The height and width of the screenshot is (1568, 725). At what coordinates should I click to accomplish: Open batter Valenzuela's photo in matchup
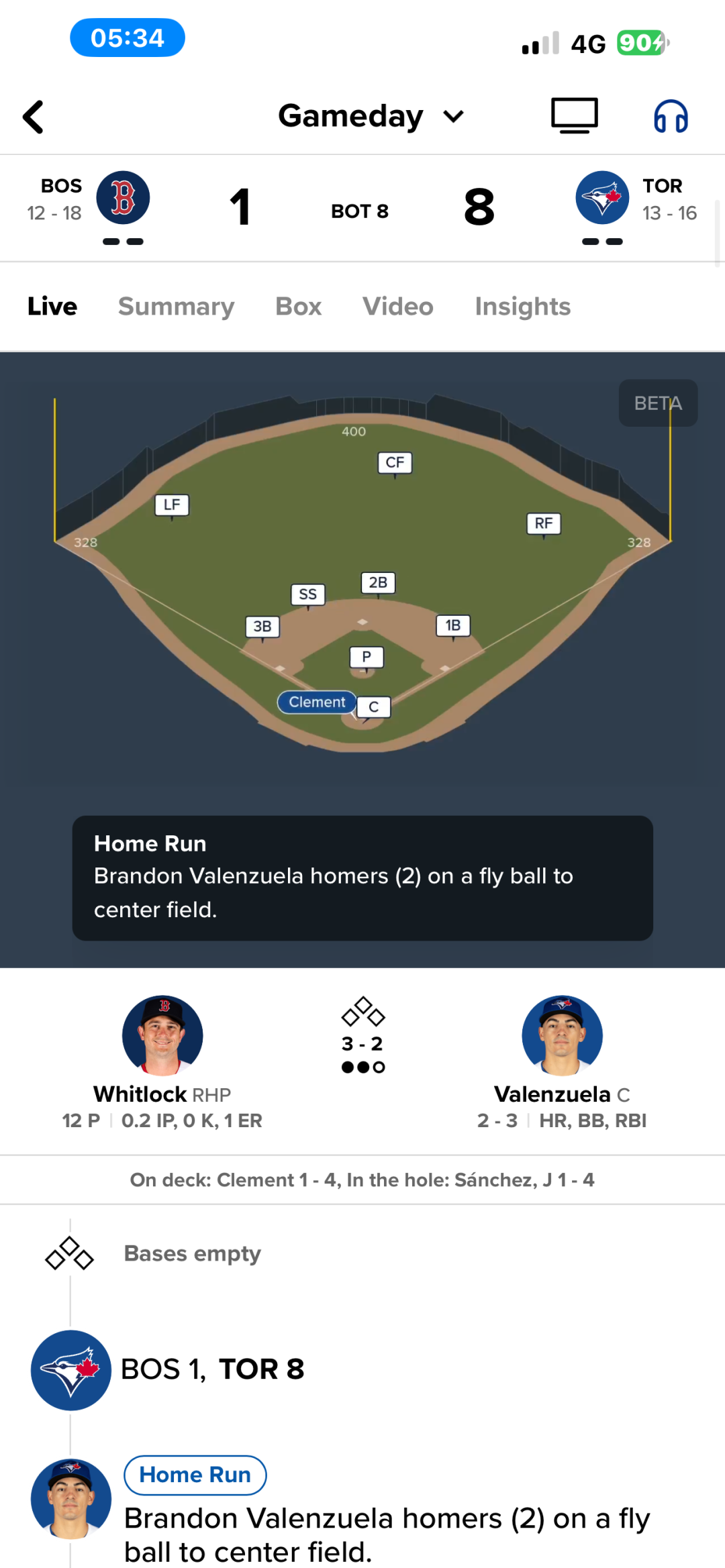(x=562, y=1035)
